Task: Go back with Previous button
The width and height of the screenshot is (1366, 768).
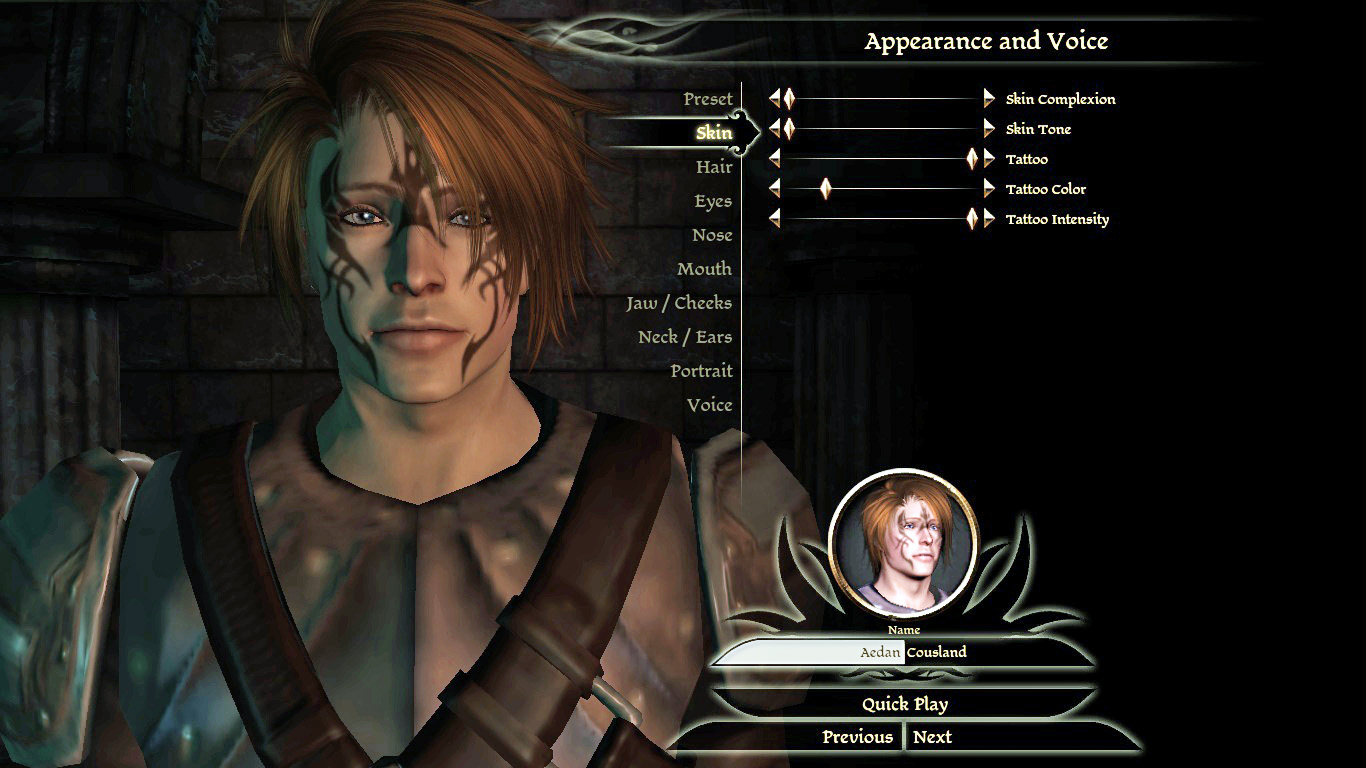Action: (x=857, y=737)
